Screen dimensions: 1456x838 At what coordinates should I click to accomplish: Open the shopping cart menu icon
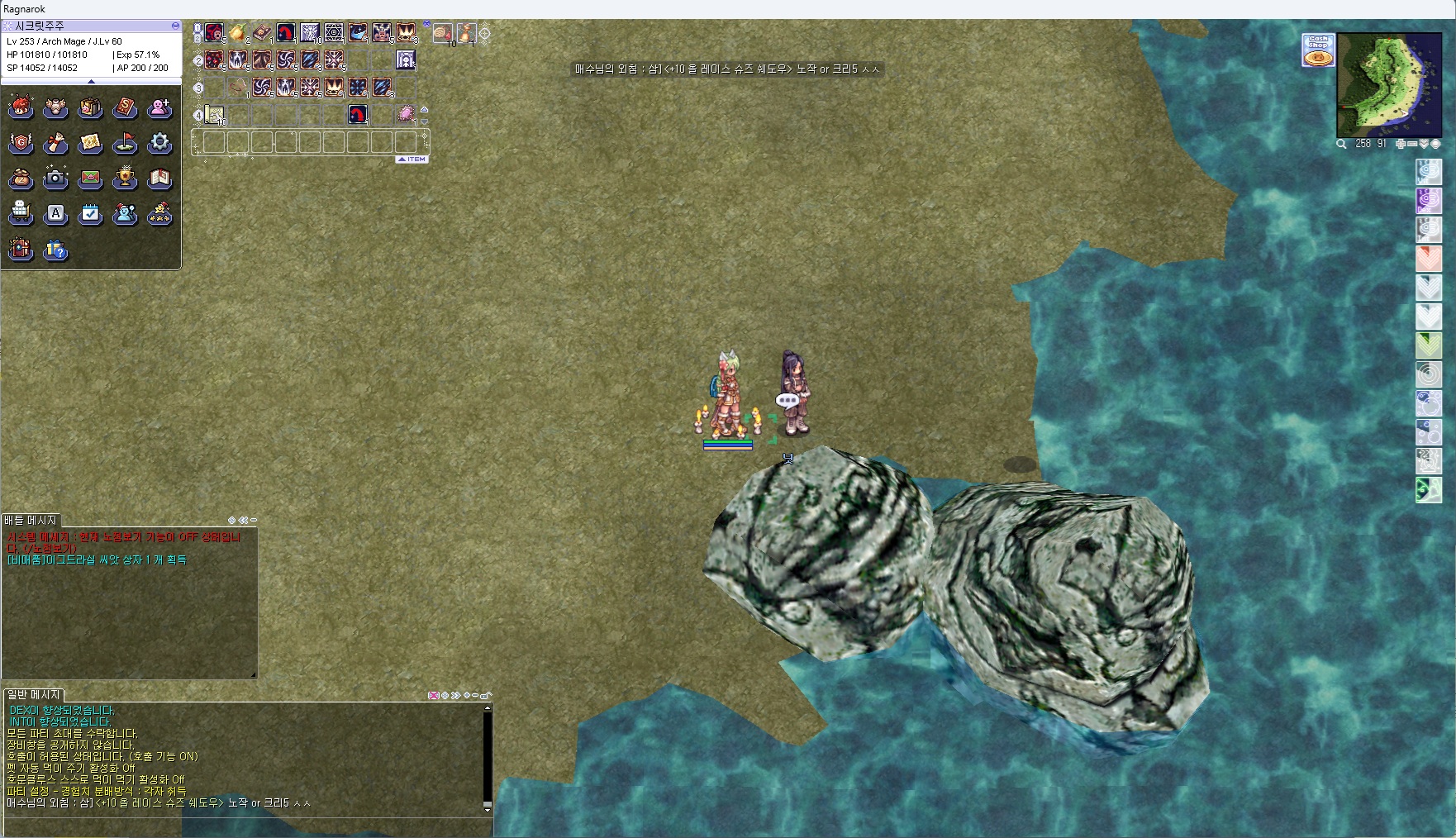point(21,213)
